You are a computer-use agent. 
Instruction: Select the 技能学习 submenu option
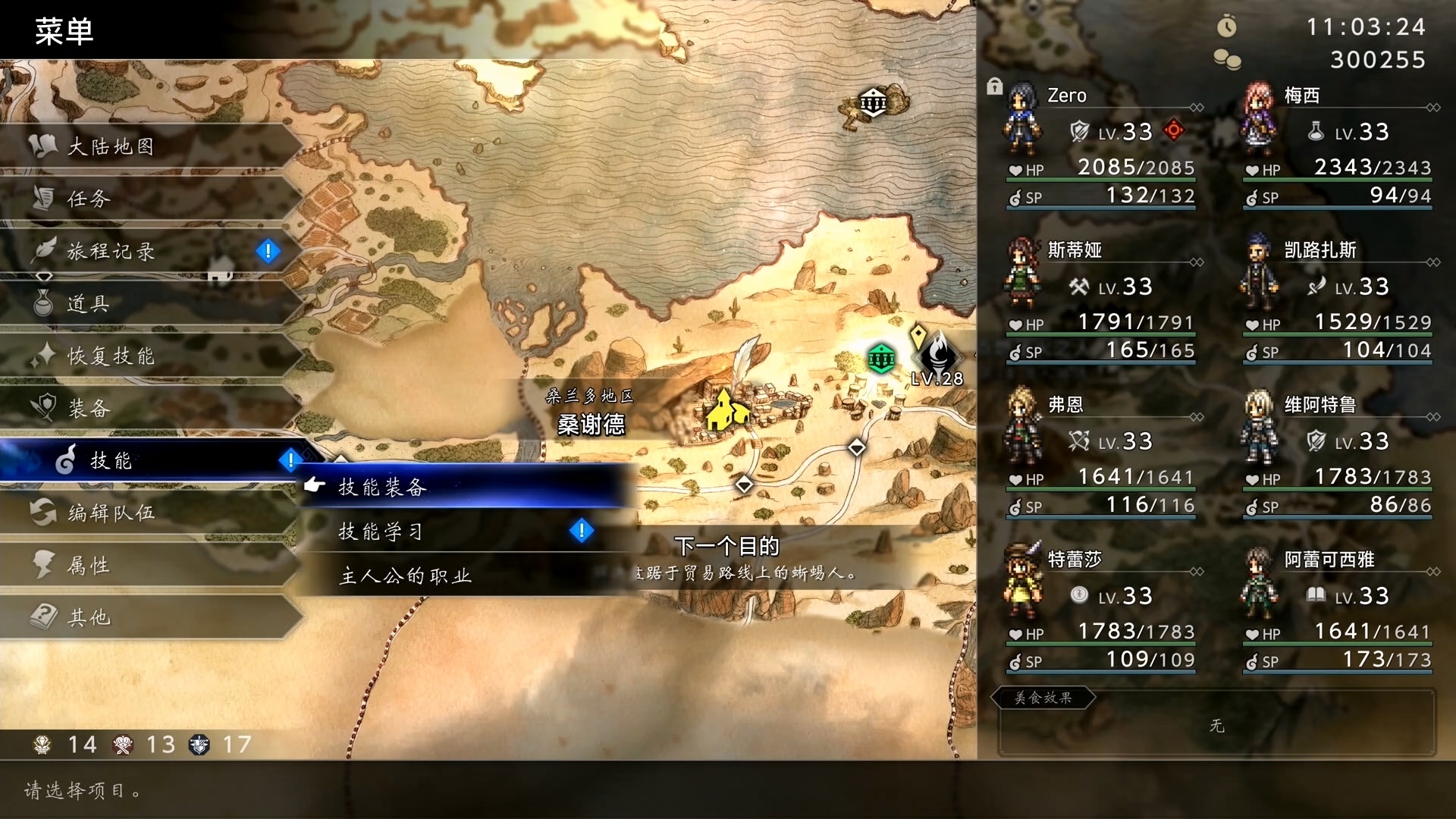(x=381, y=532)
